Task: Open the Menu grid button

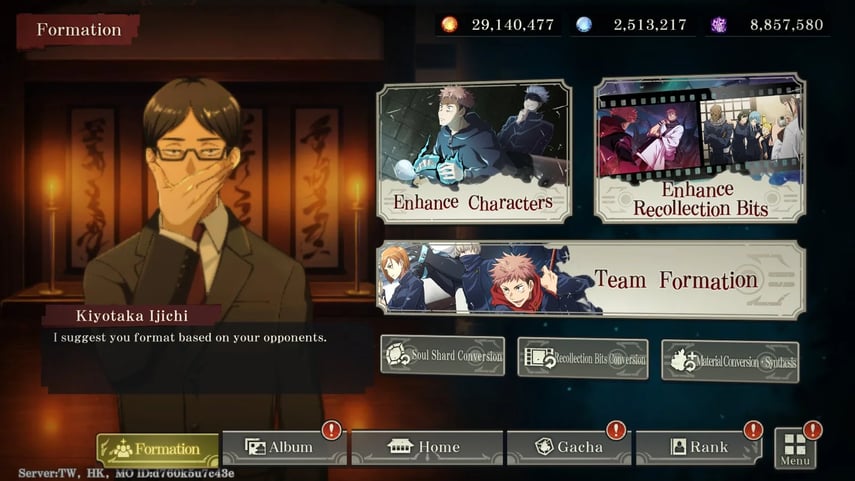Action: pos(795,448)
